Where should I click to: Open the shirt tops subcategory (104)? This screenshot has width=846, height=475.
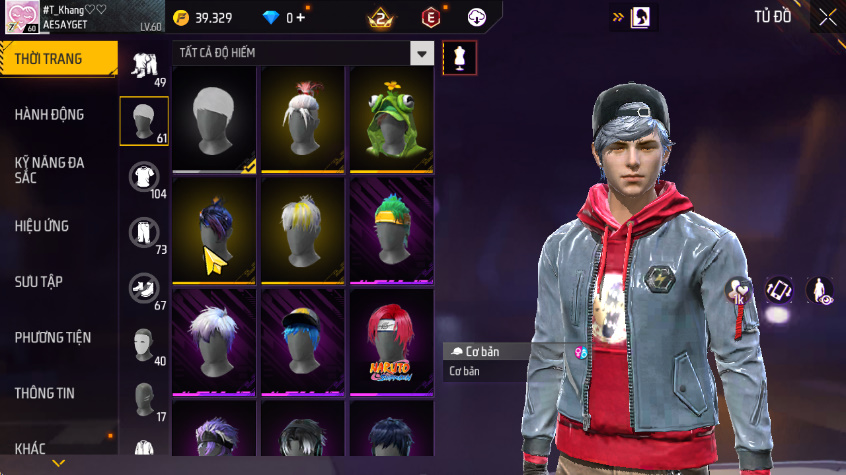click(144, 178)
